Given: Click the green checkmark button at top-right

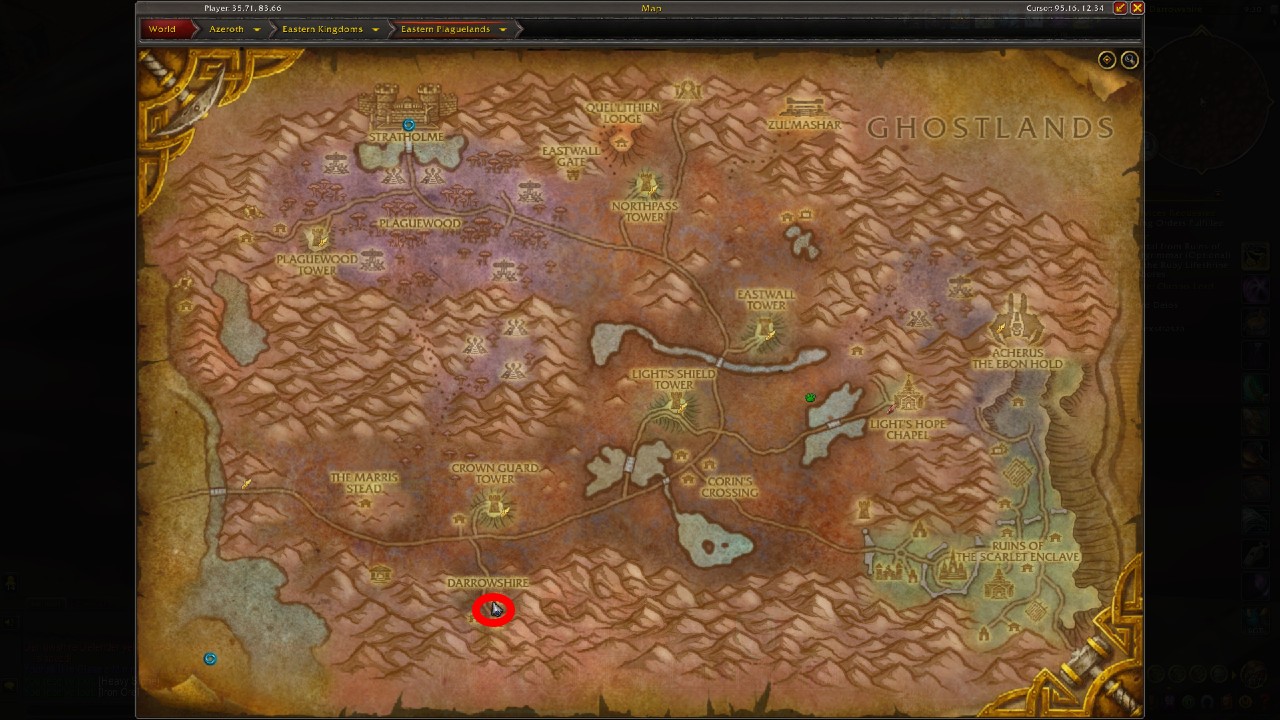Looking at the screenshot, I should (x=1122, y=8).
